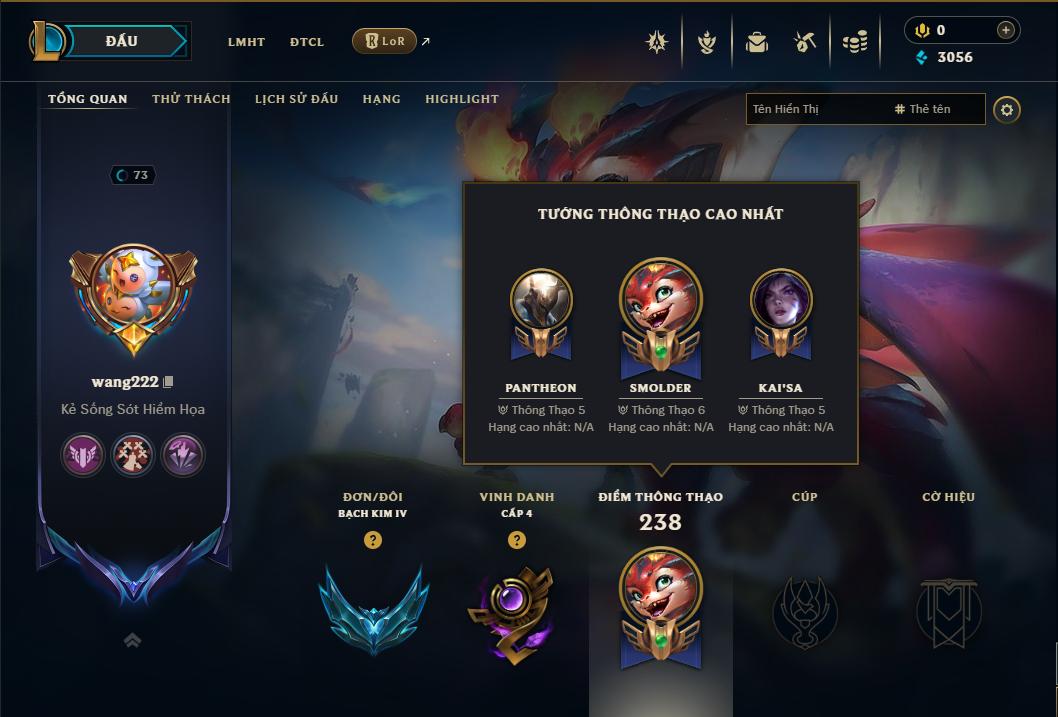The height and width of the screenshot is (717, 1058).
Task: Open the hammer crafting loot icon
Action: tap(805, 42)
